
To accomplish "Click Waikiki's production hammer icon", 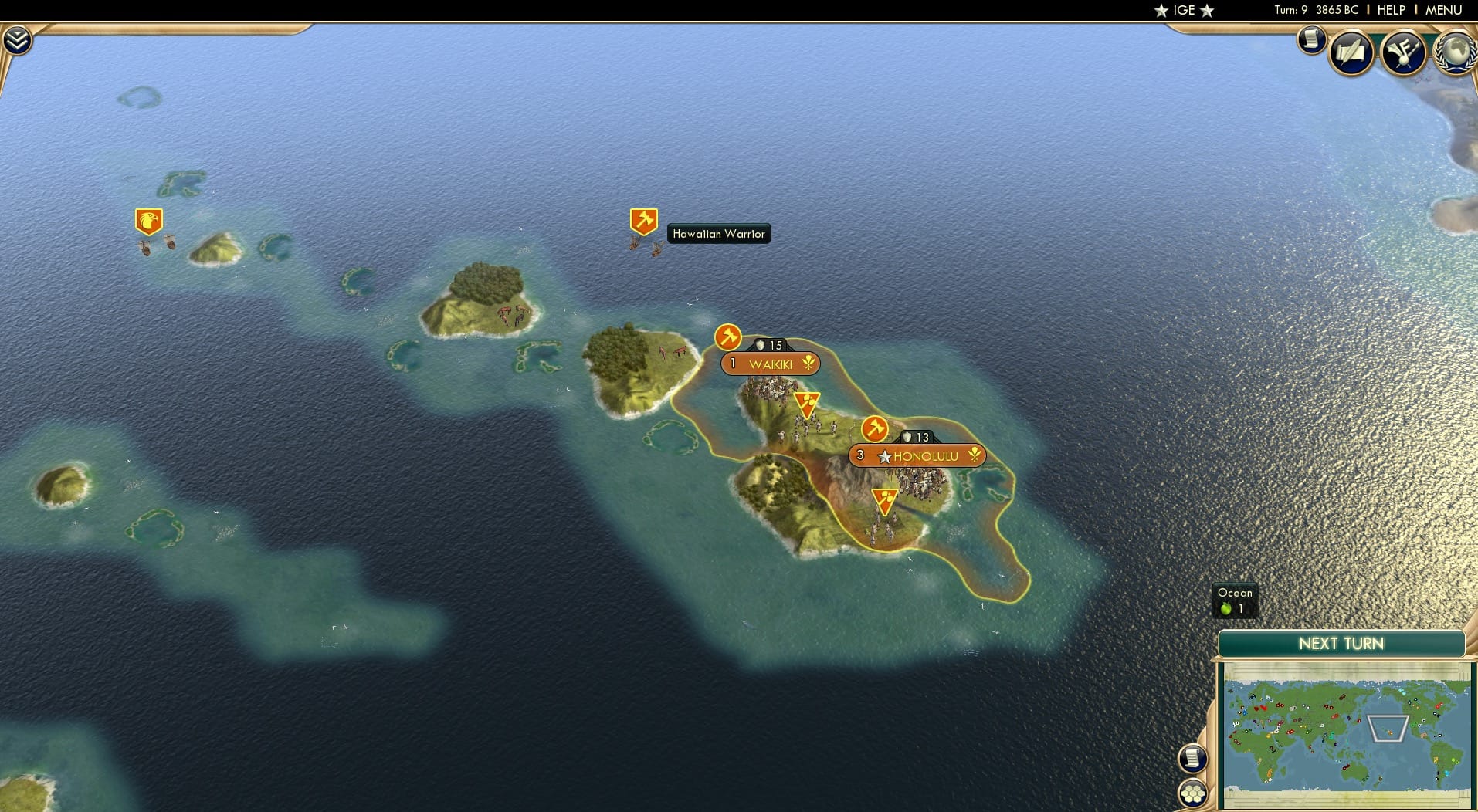I will point(727,337).
